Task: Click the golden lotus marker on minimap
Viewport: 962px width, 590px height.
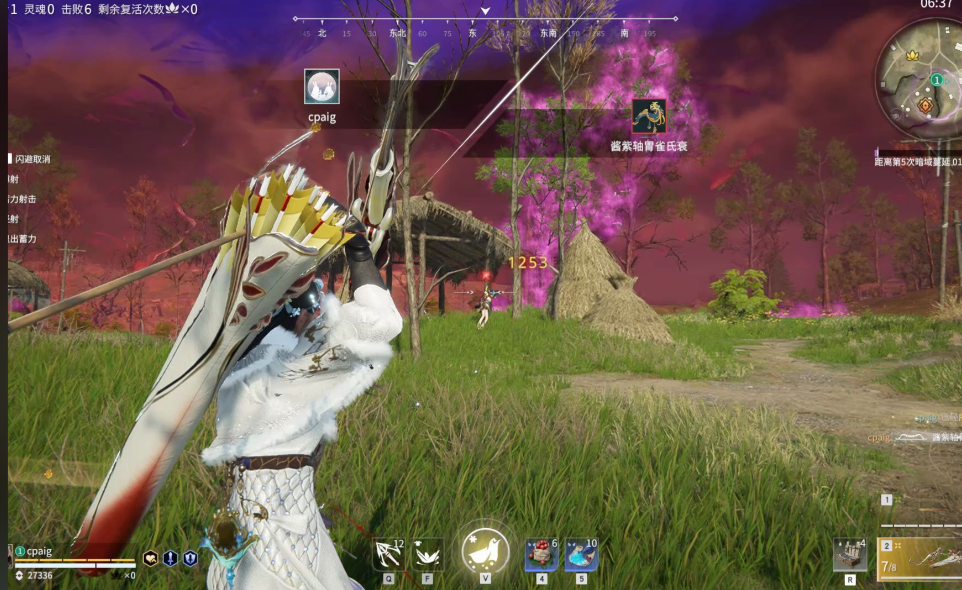Action: 912,56
